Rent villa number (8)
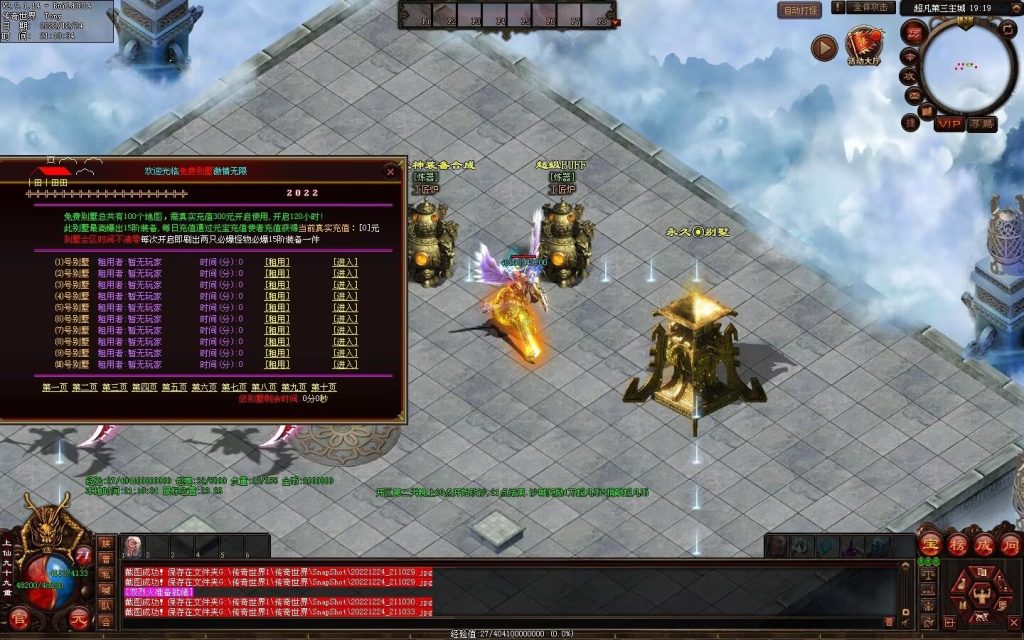This screenshot has width=1024, height=640. (277, 341)
